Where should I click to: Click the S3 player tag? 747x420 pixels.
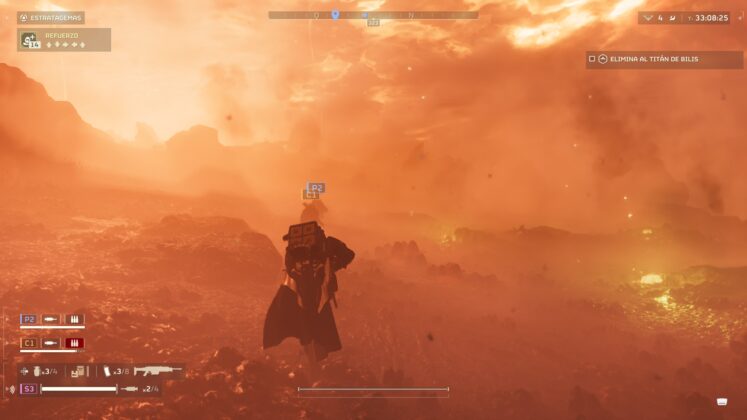29,388
